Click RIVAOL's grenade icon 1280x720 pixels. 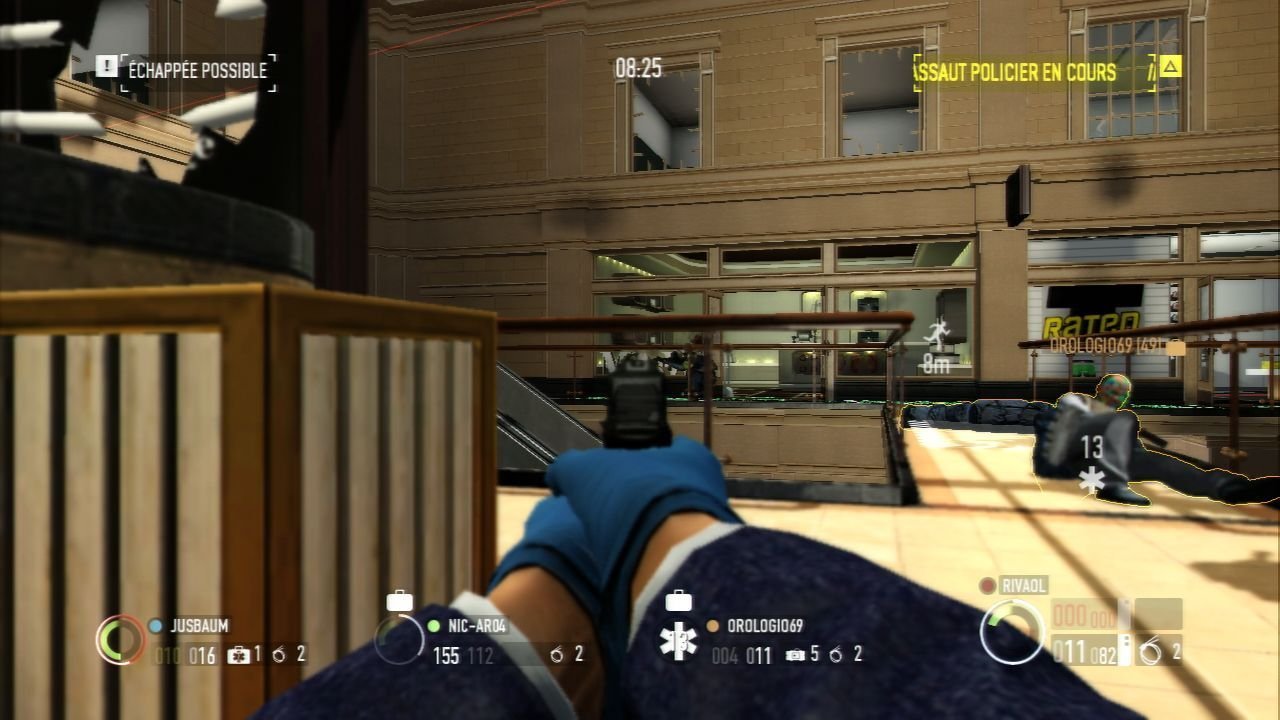(1151, 654)
